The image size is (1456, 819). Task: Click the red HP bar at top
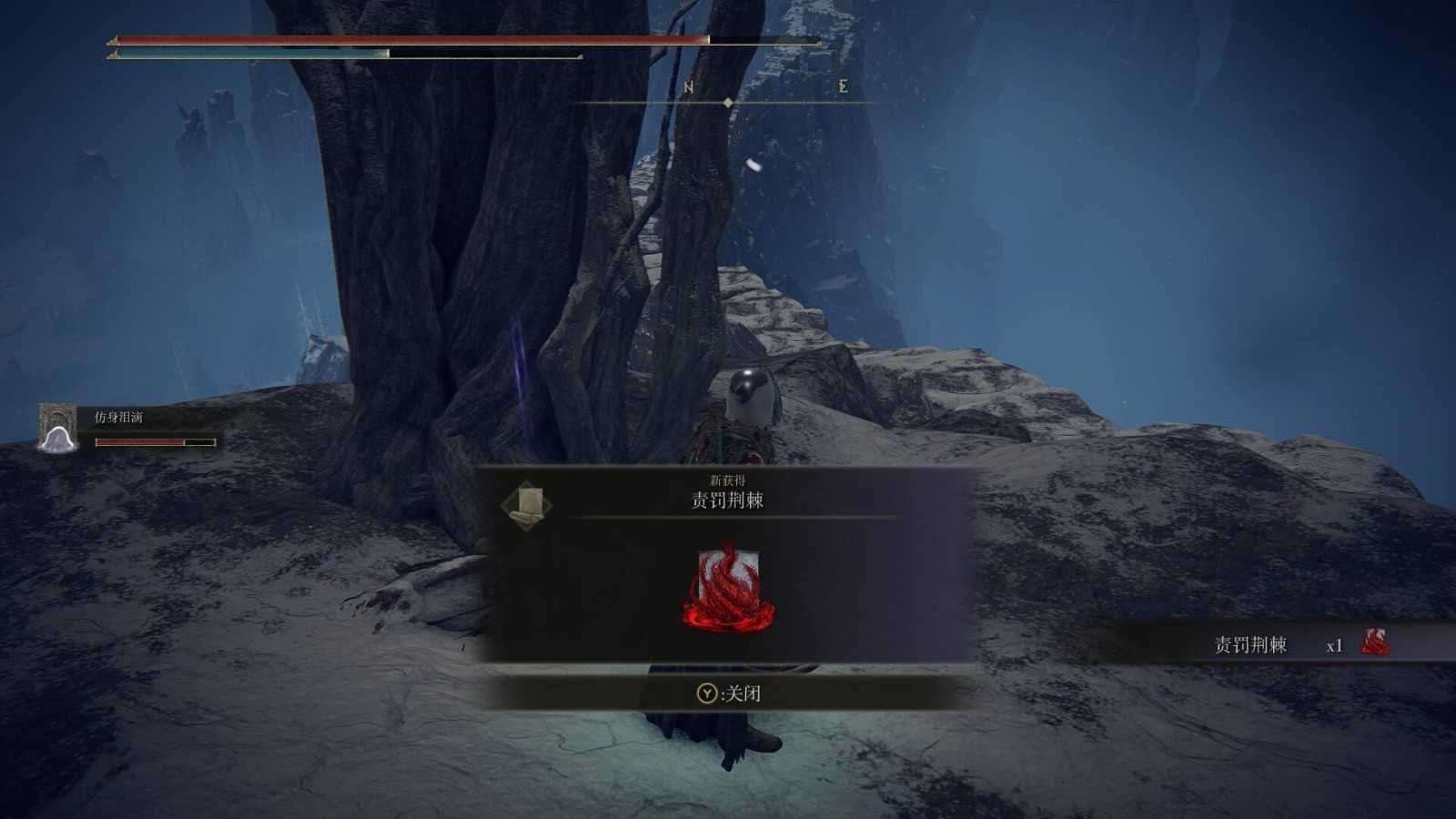coord(409,41)
